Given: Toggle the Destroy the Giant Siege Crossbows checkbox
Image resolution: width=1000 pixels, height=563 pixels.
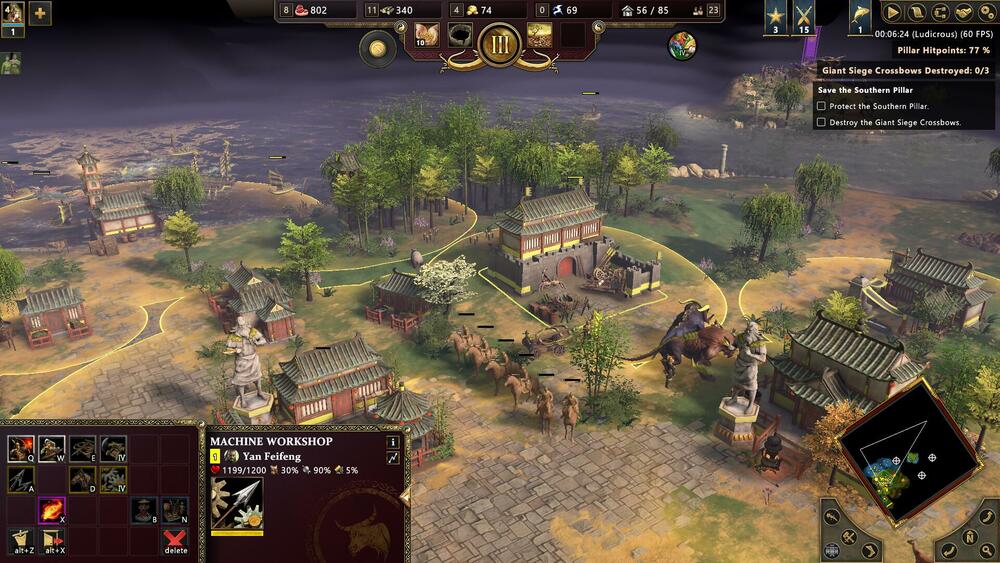Looking at the screenshot, I should pyautogui.click(x=821, y=122).
